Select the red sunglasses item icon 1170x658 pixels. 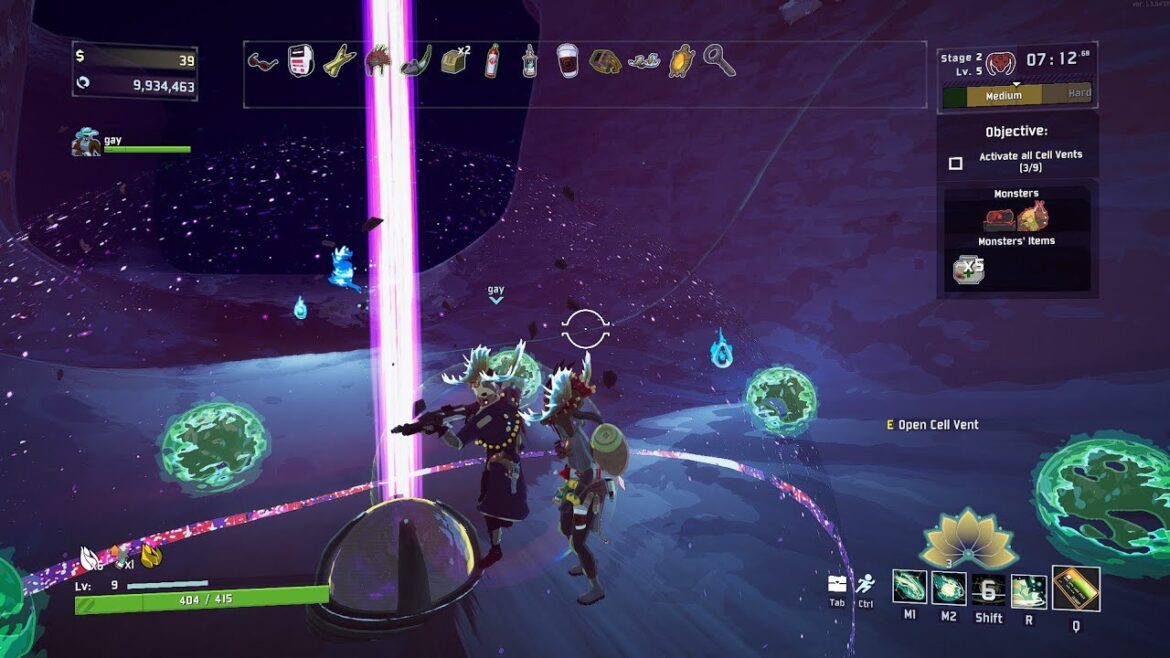click(x=263, y=62)
